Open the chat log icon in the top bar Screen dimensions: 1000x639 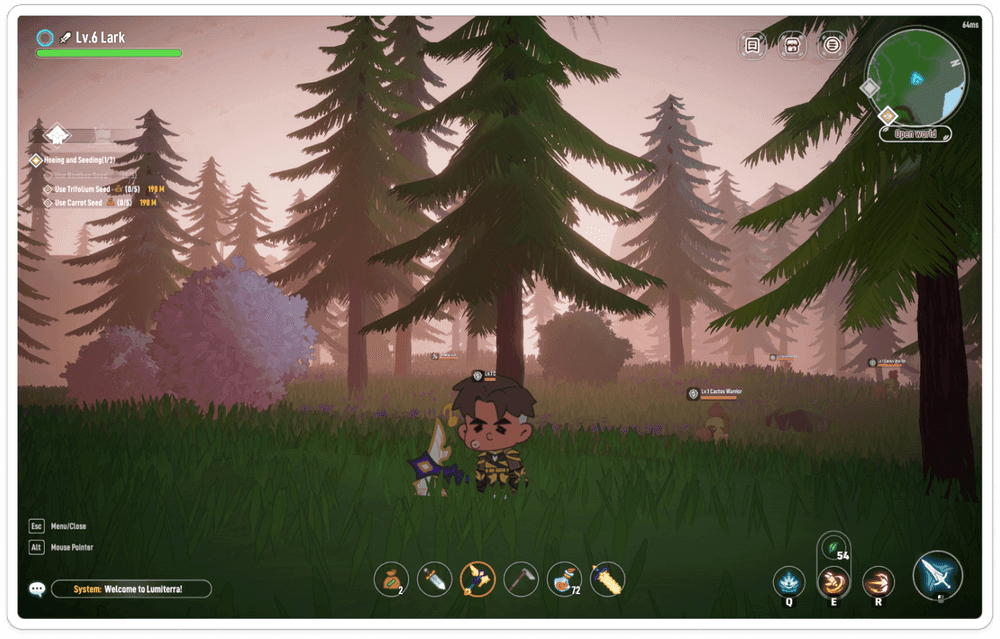(x=753, y=45)
